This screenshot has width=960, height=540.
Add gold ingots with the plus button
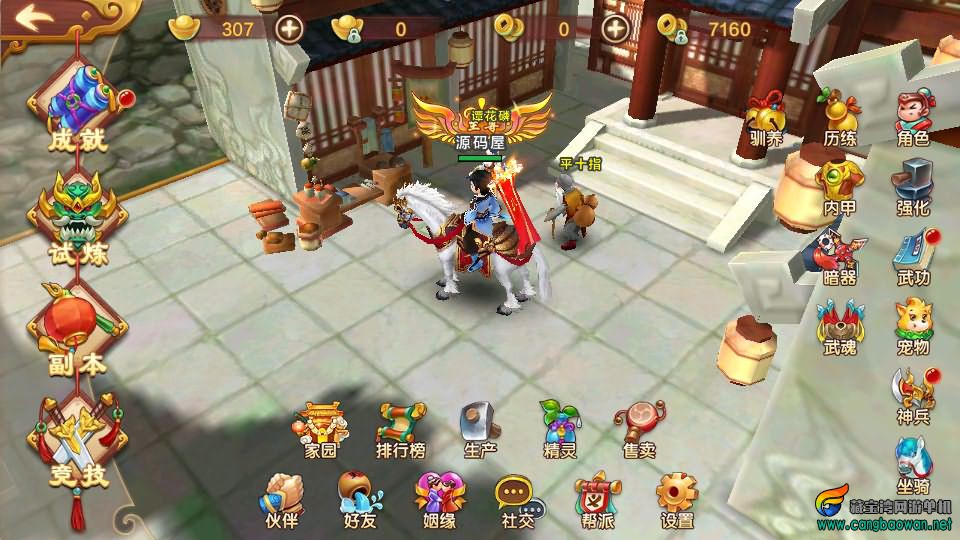290,29
